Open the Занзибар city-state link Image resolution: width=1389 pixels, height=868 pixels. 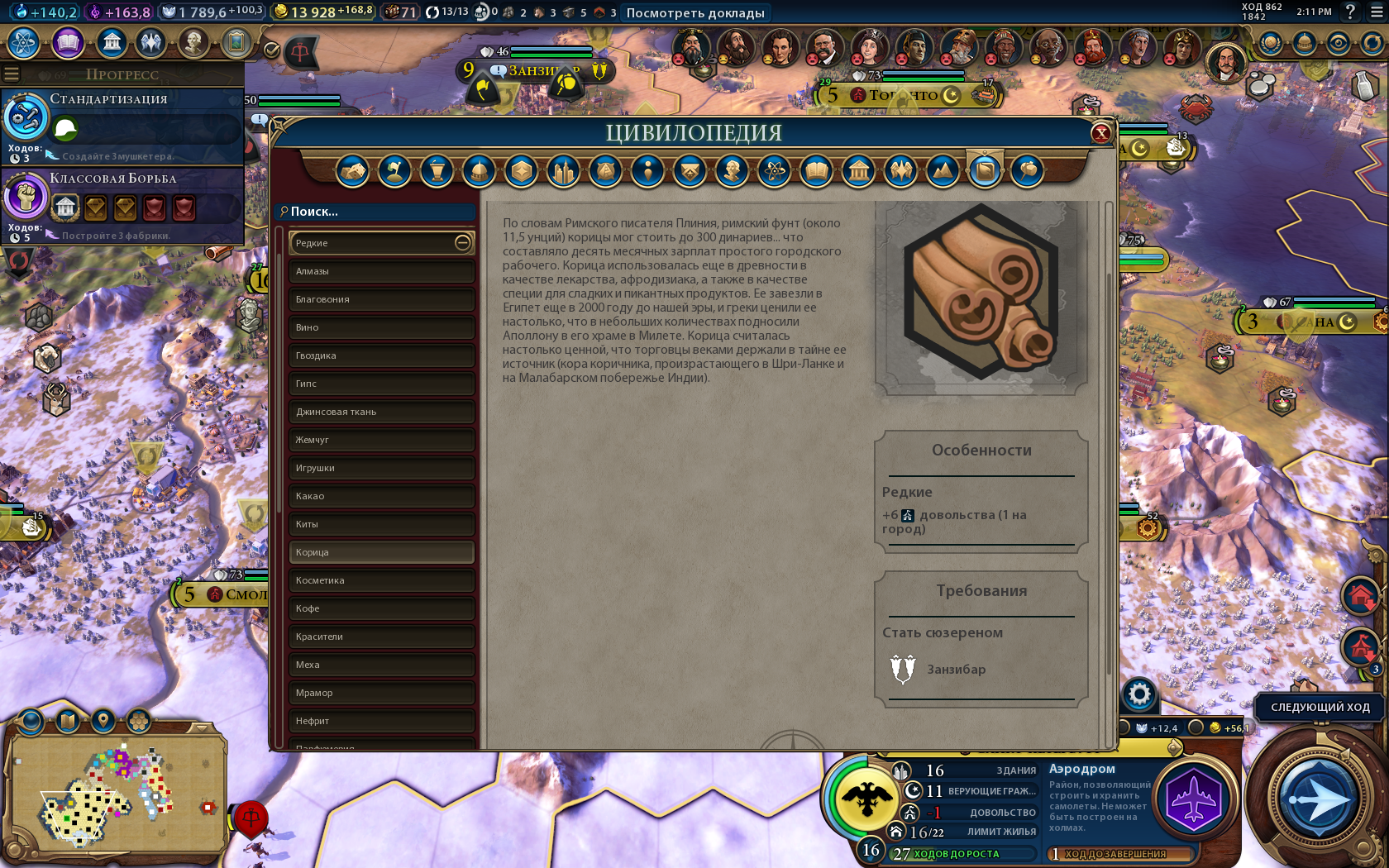tap(956, 670)
